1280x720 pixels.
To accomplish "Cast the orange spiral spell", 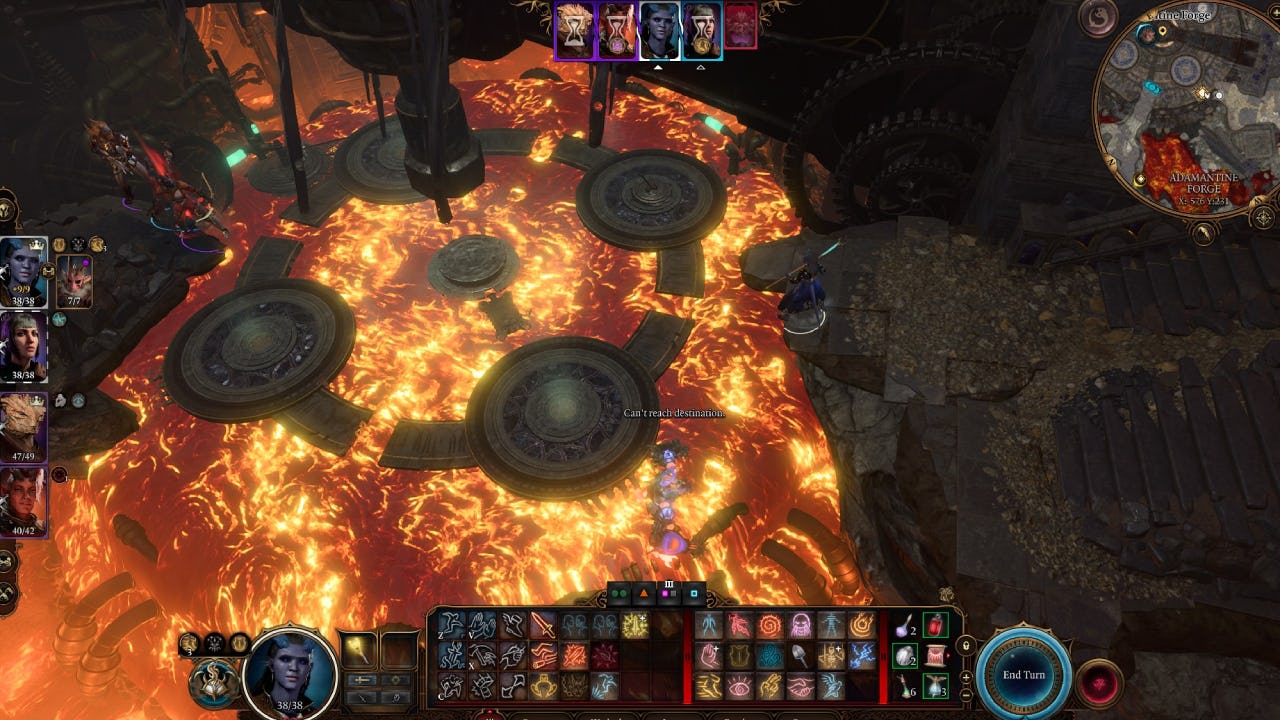I will [770, 626].
